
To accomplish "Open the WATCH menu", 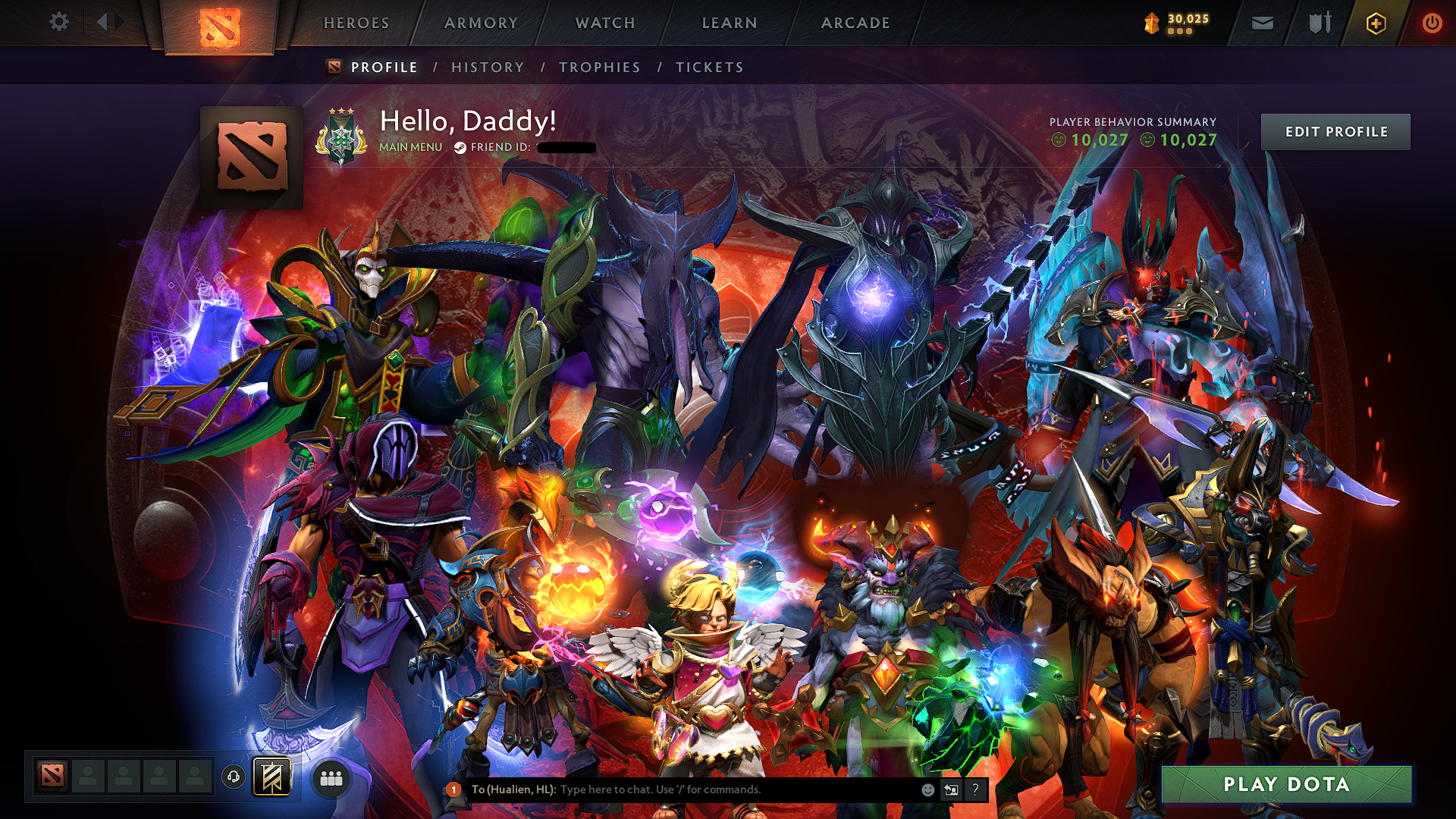I will coord(604,23).
